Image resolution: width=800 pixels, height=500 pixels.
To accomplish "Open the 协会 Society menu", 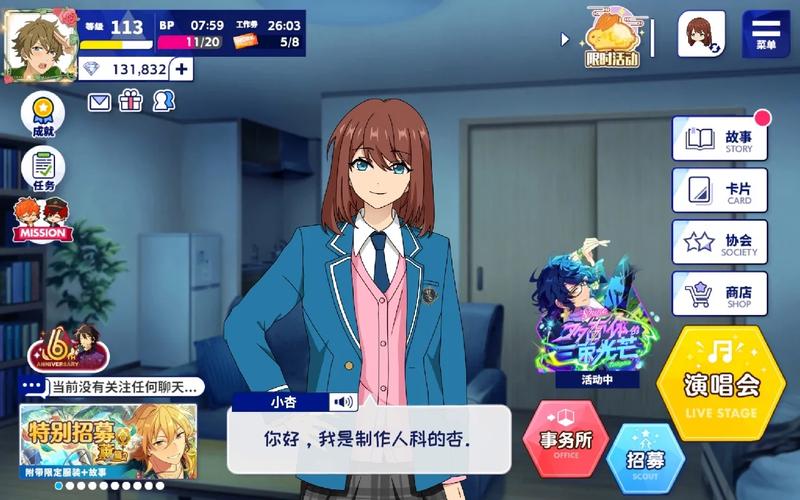I will click(x=720, y=242).
